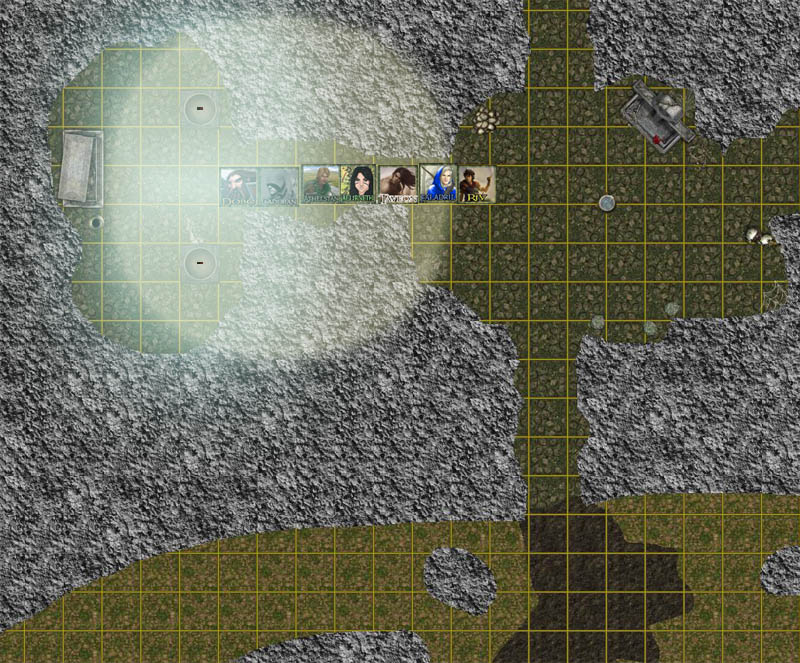
Task: Select the Tavros token
Action: tap(397, 184)
